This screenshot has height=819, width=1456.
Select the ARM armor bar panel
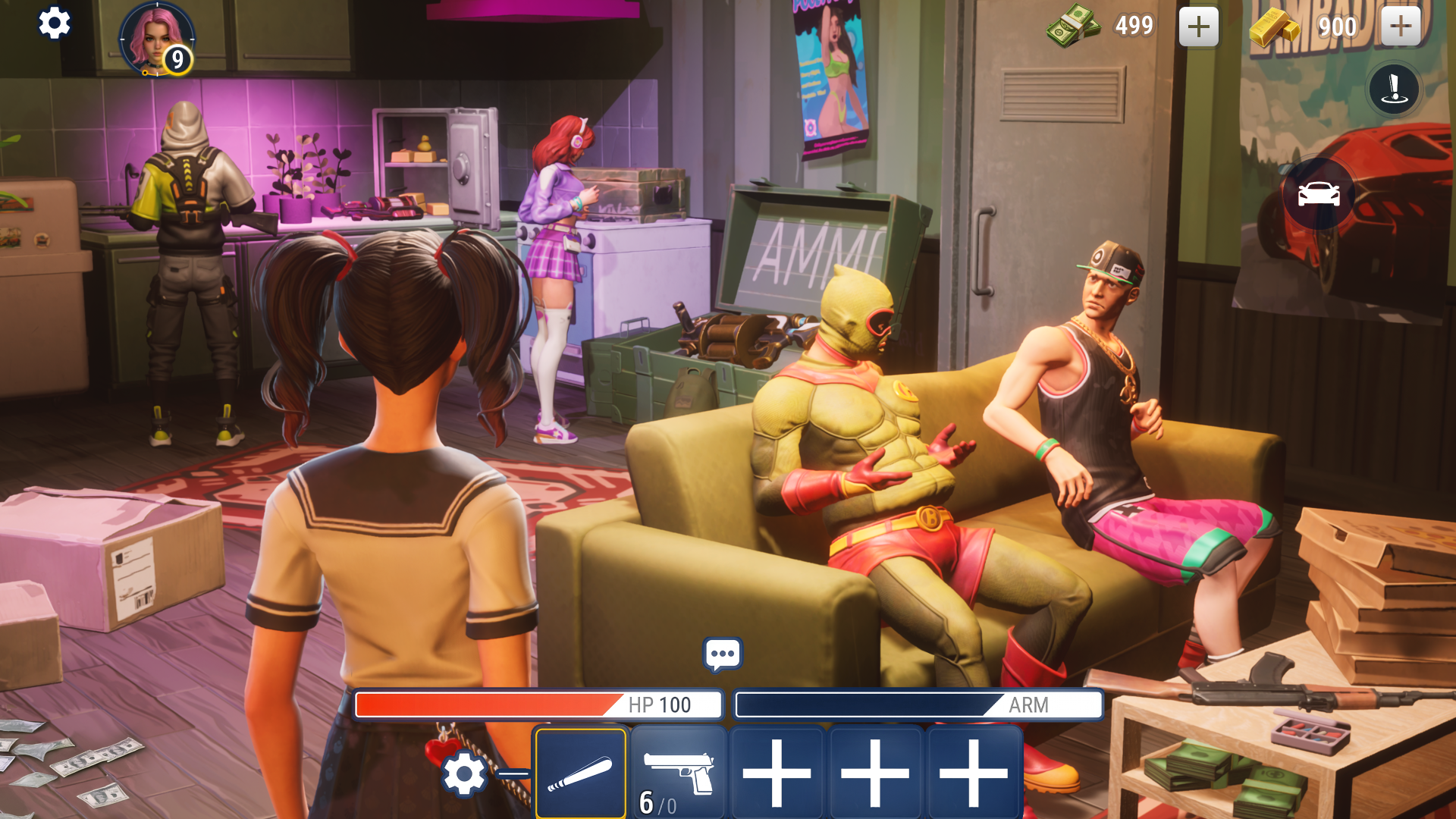point(918,705)
